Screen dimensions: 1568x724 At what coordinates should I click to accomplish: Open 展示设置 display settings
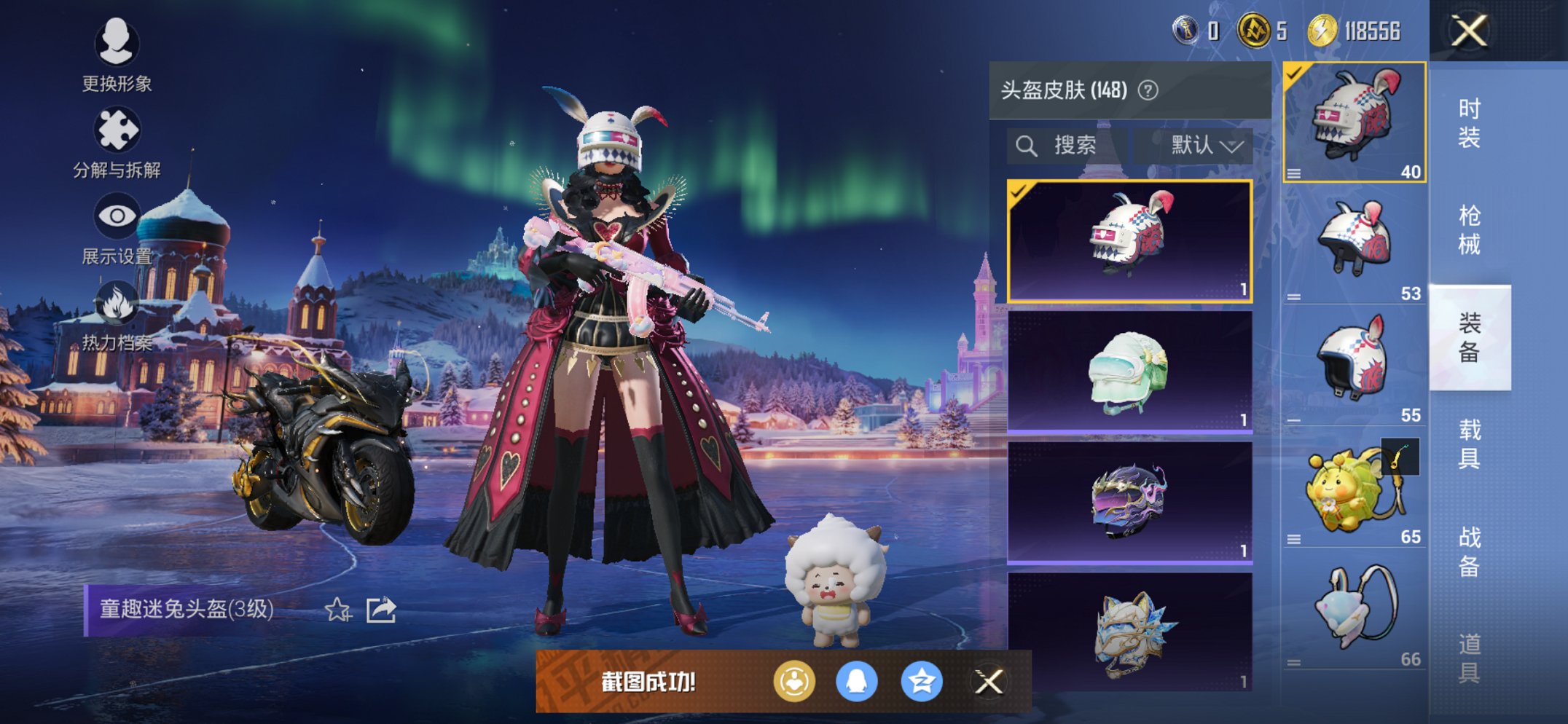click(117, 229)
